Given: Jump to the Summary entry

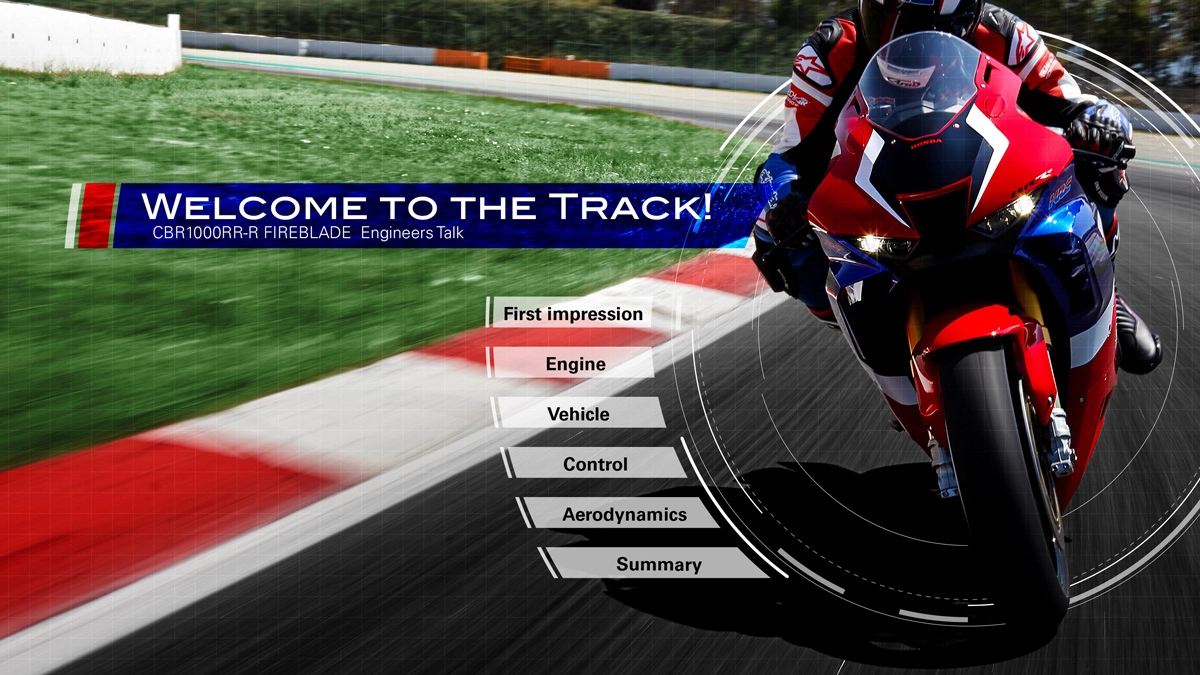Looking at the screenshot, I should [x=658, y=564].
